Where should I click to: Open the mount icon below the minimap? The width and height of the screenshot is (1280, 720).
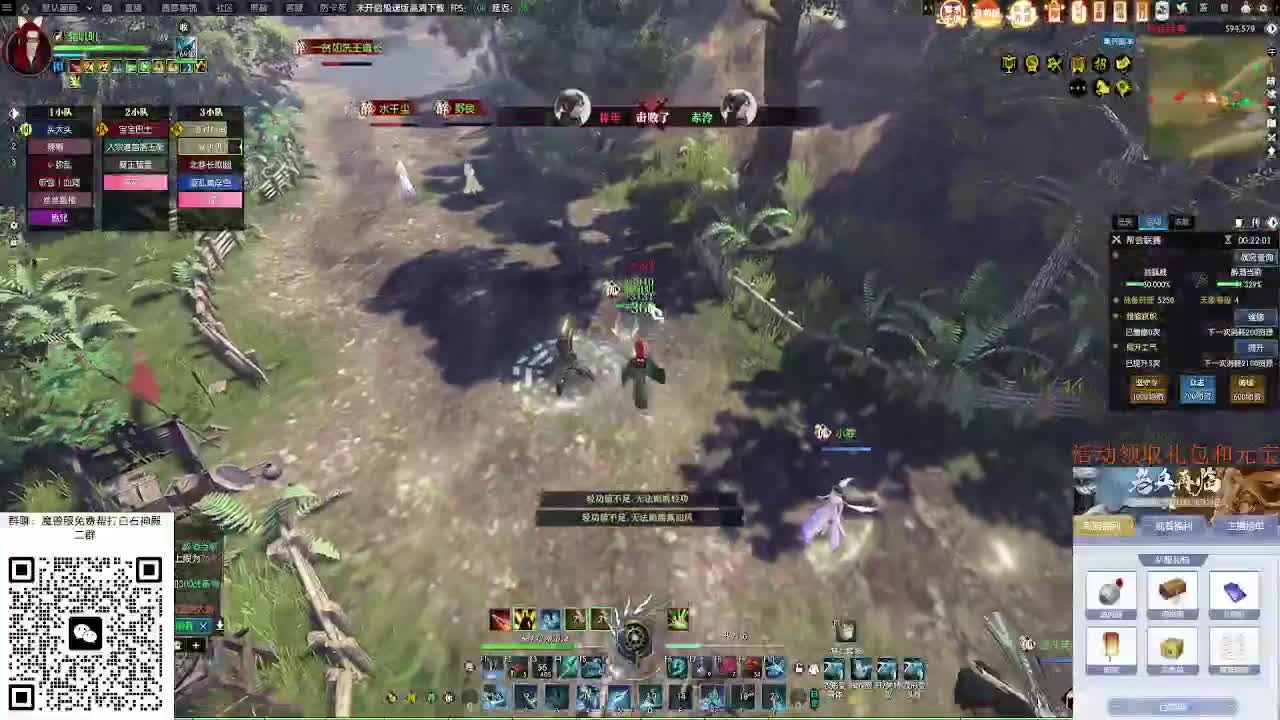[x=1102, y=88]
